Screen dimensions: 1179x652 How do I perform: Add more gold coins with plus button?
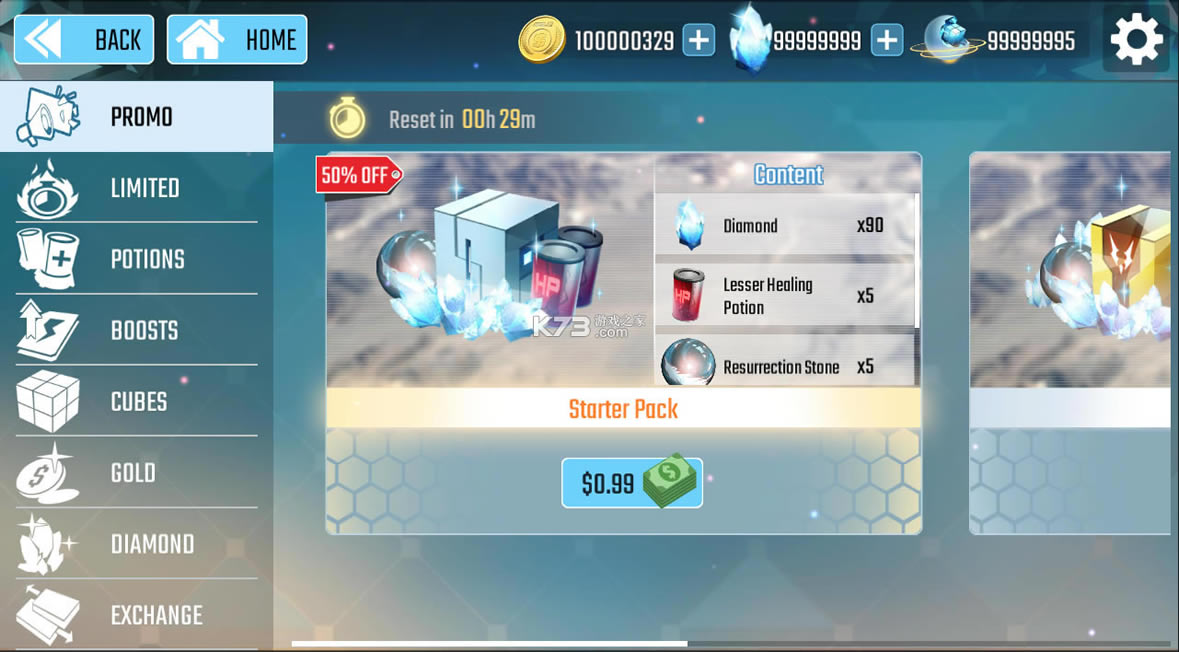click(x=698, y=40)
